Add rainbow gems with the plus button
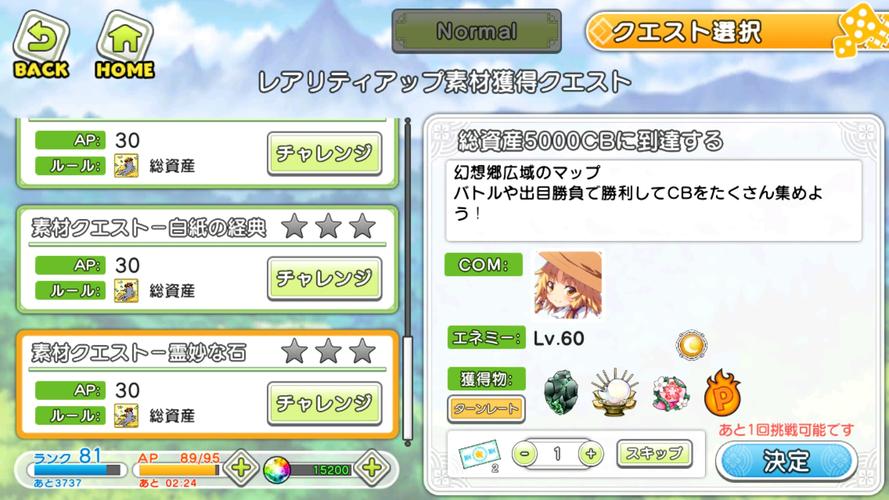Image resolution: width=889 pixels, height=500 pixels. point(370,466)
